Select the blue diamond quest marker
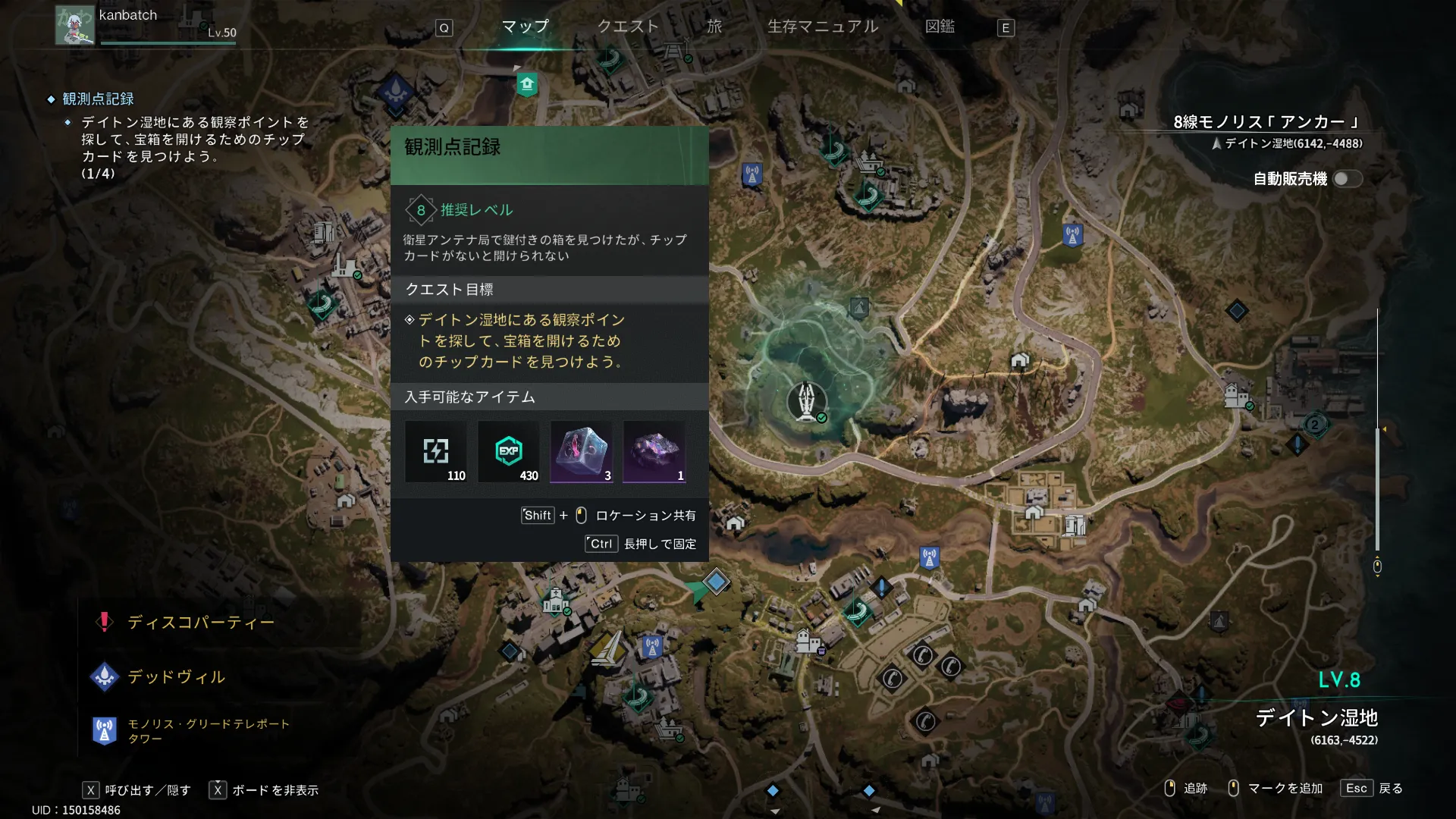This screenshot has height=819, width=1456. coord(716,582)
